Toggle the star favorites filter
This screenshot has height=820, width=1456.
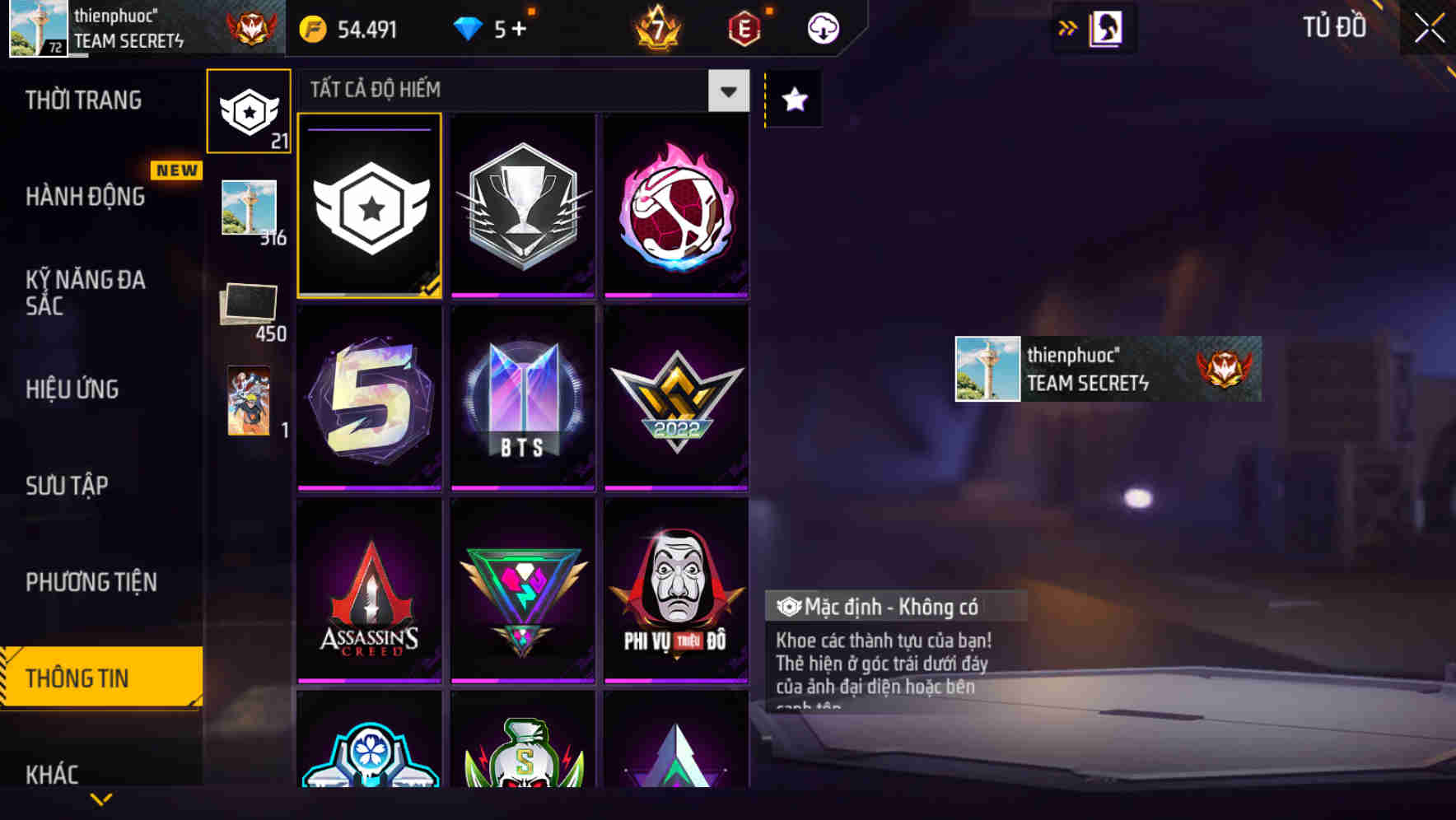[x=792, y=100]
